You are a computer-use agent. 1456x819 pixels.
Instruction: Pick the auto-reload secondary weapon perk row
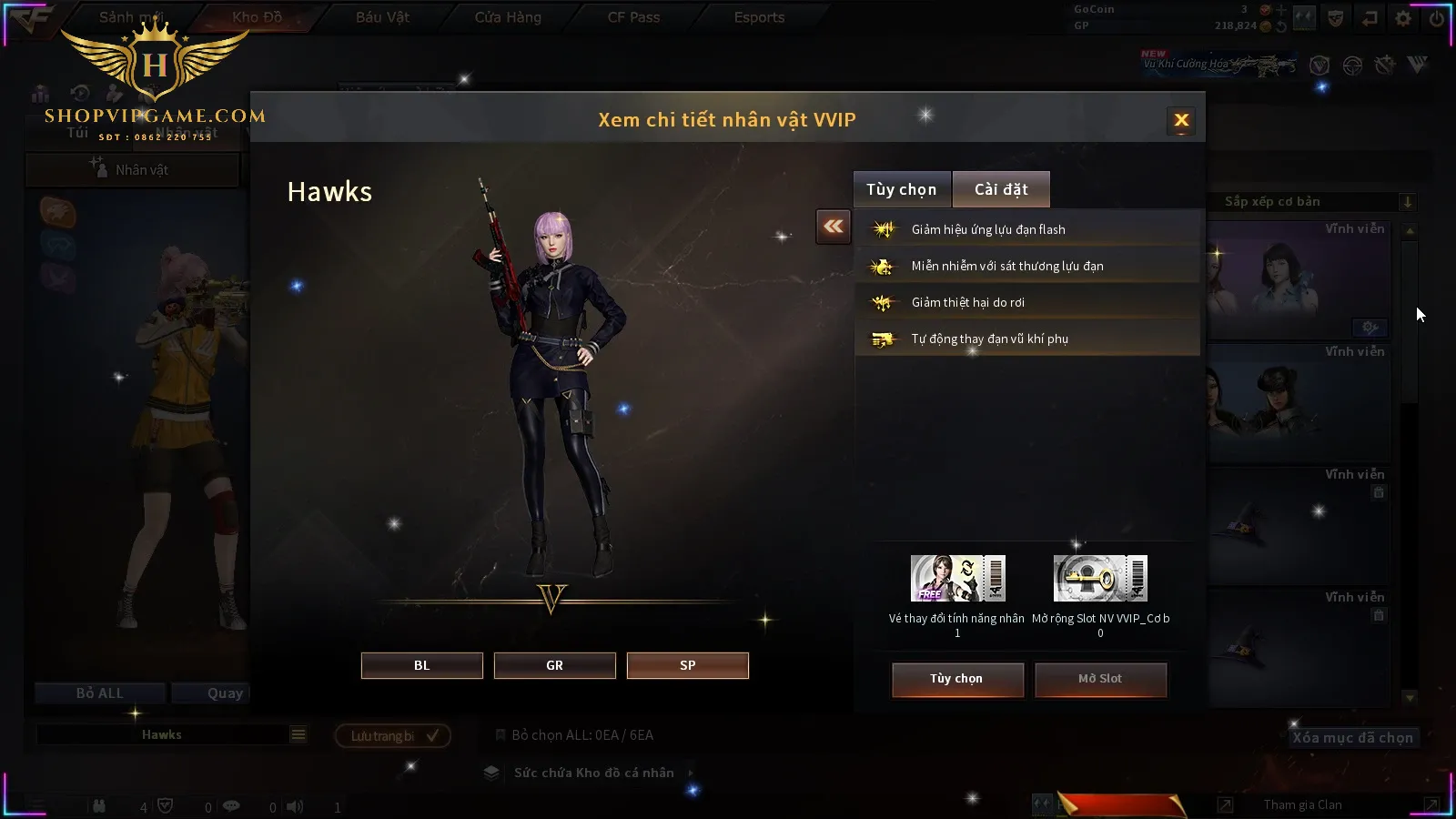click(1026, 339)
